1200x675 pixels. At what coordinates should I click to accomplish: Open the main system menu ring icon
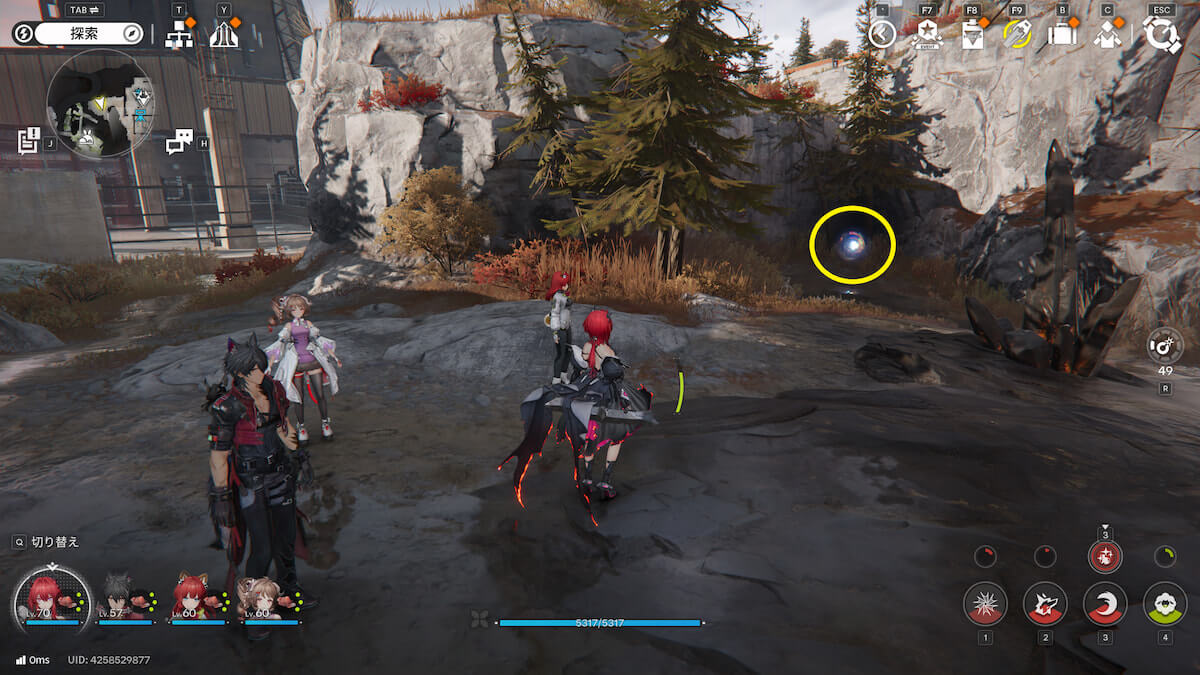[x=1162, y=33]
